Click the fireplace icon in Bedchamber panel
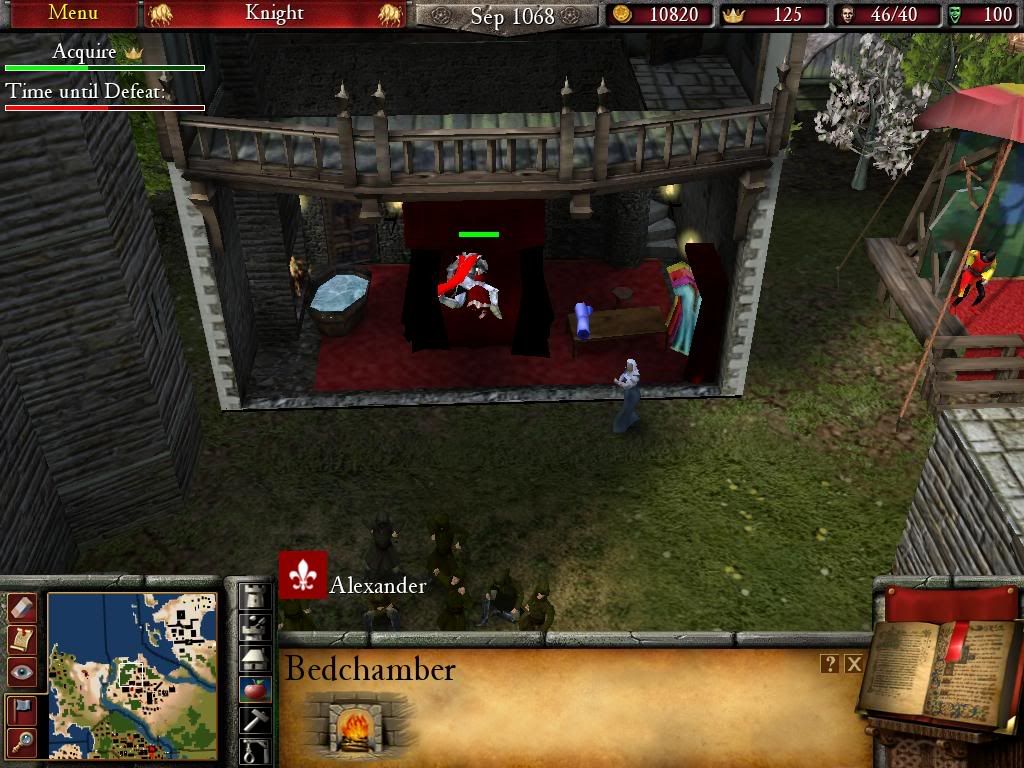The width and height of the screenshot is (1024, 768). tap(355, 724)
